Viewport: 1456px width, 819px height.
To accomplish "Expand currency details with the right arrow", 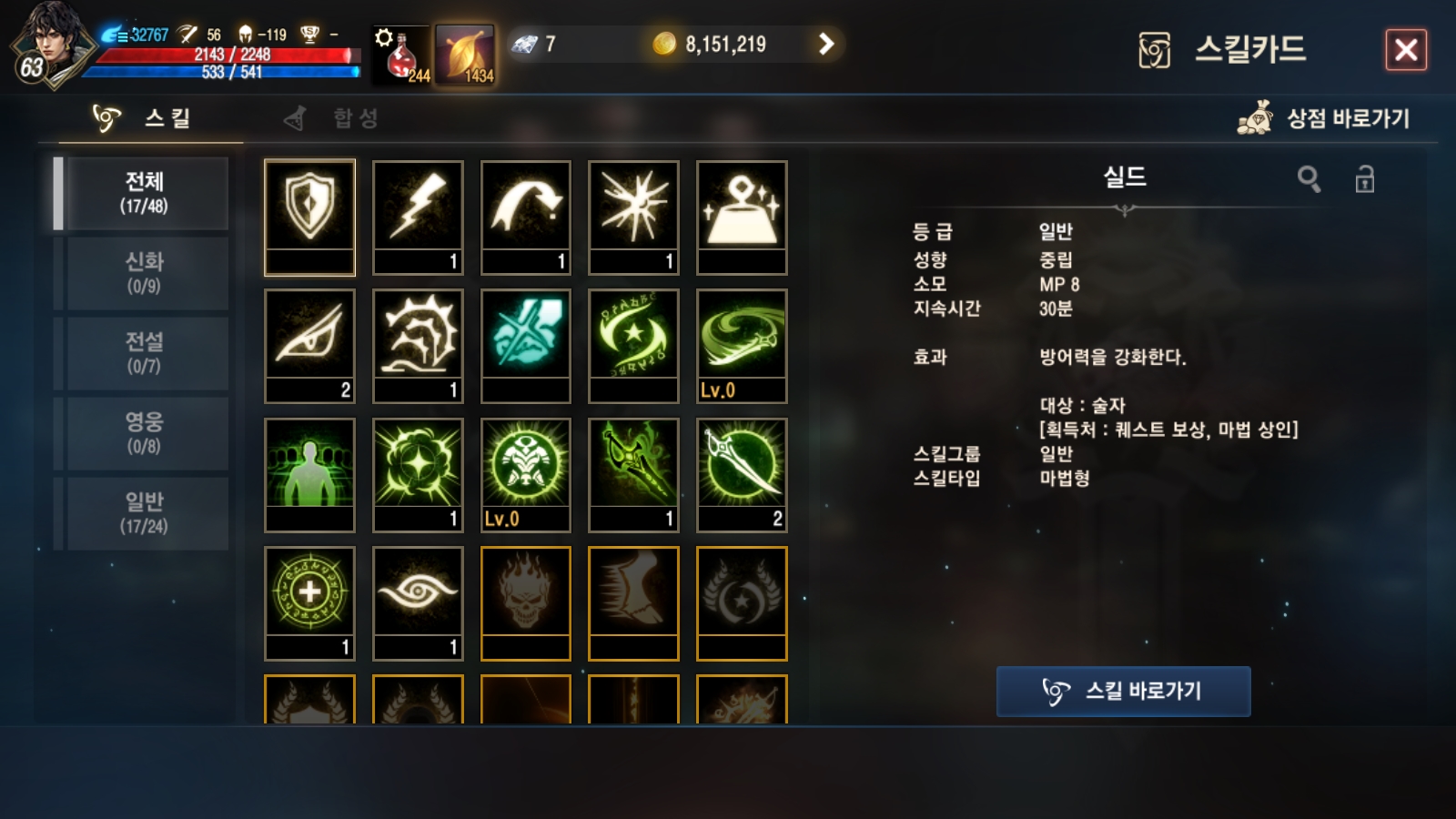I will [x=826, y=43].
